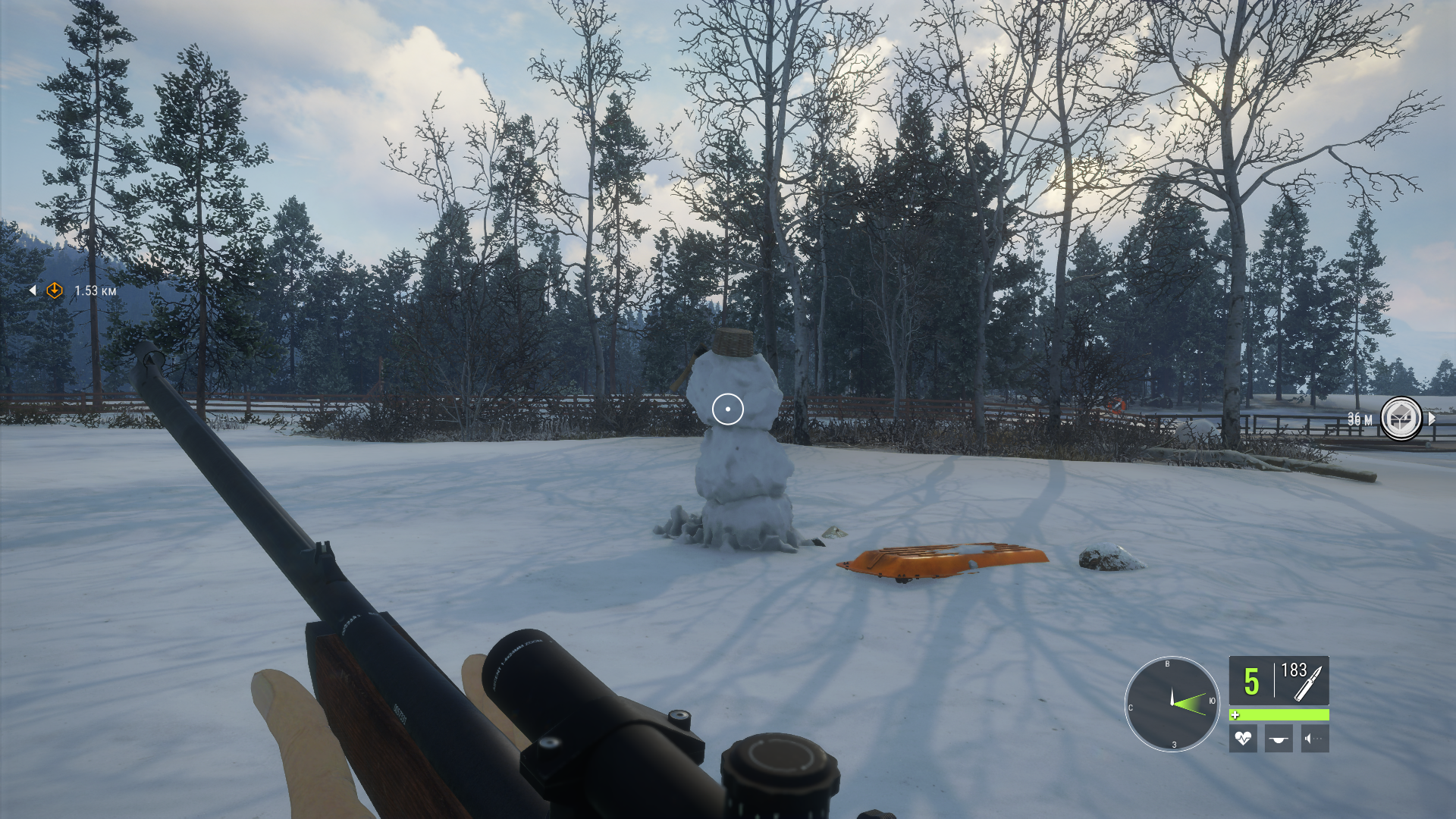Select the round building marker icon
Viewport: 1456px width, 819px height.
(x=1400, y=419)
